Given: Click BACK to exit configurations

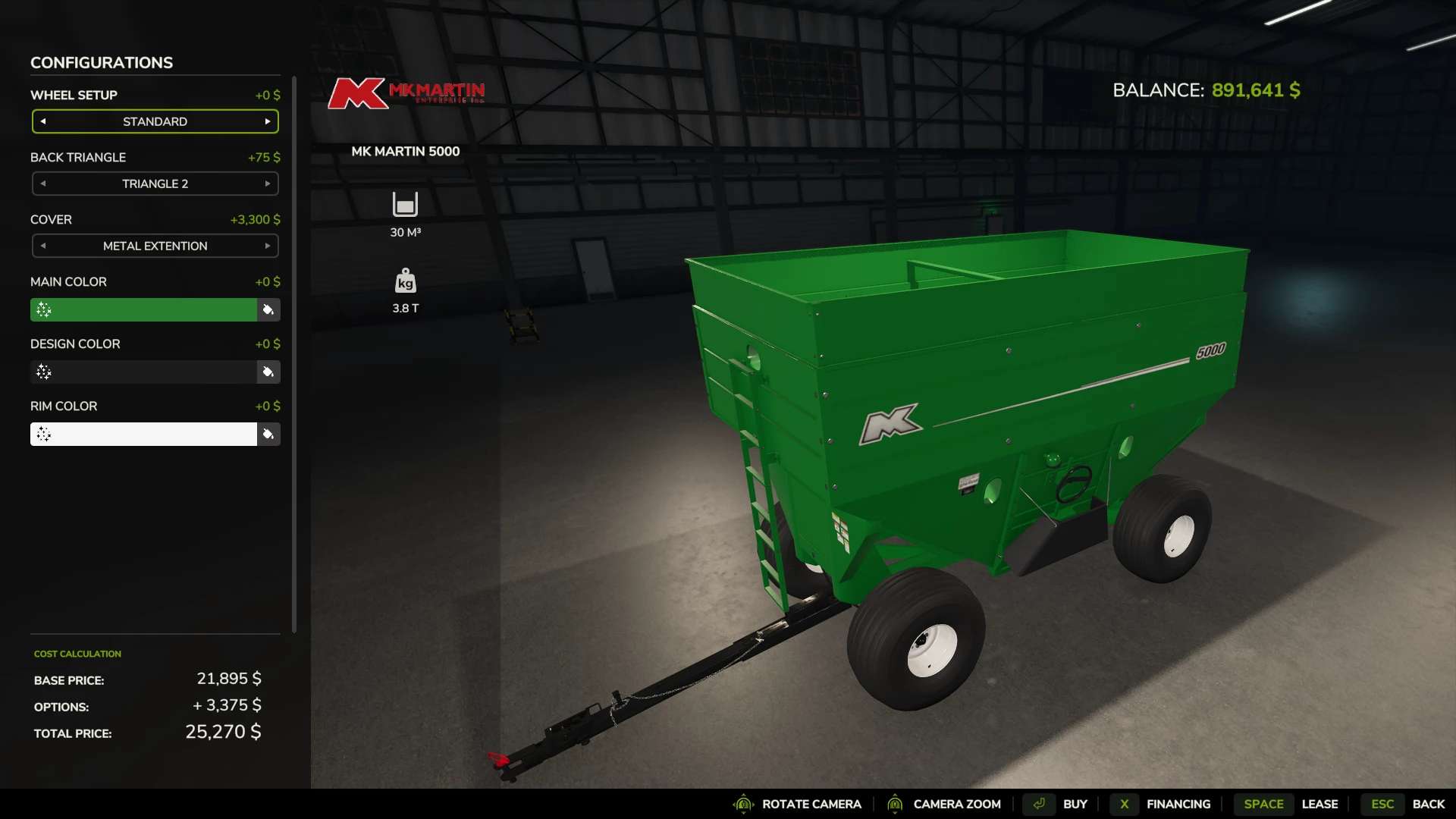Looking at the screenshot, I should point(1432,804).
